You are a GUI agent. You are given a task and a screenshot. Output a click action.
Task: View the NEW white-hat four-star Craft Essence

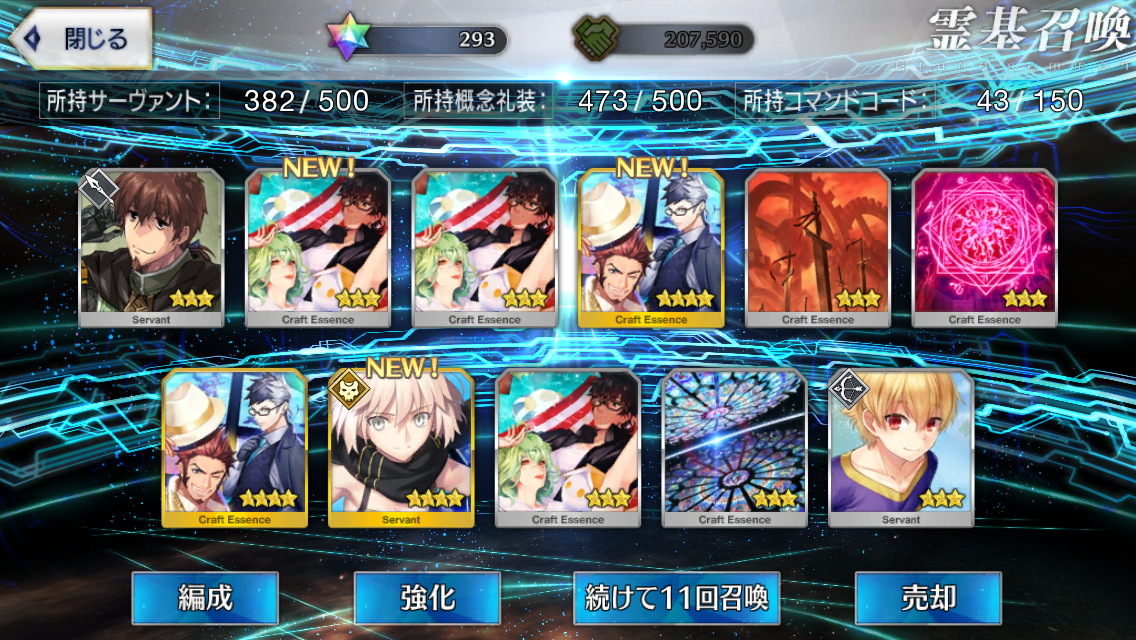(x=651, y=248)
